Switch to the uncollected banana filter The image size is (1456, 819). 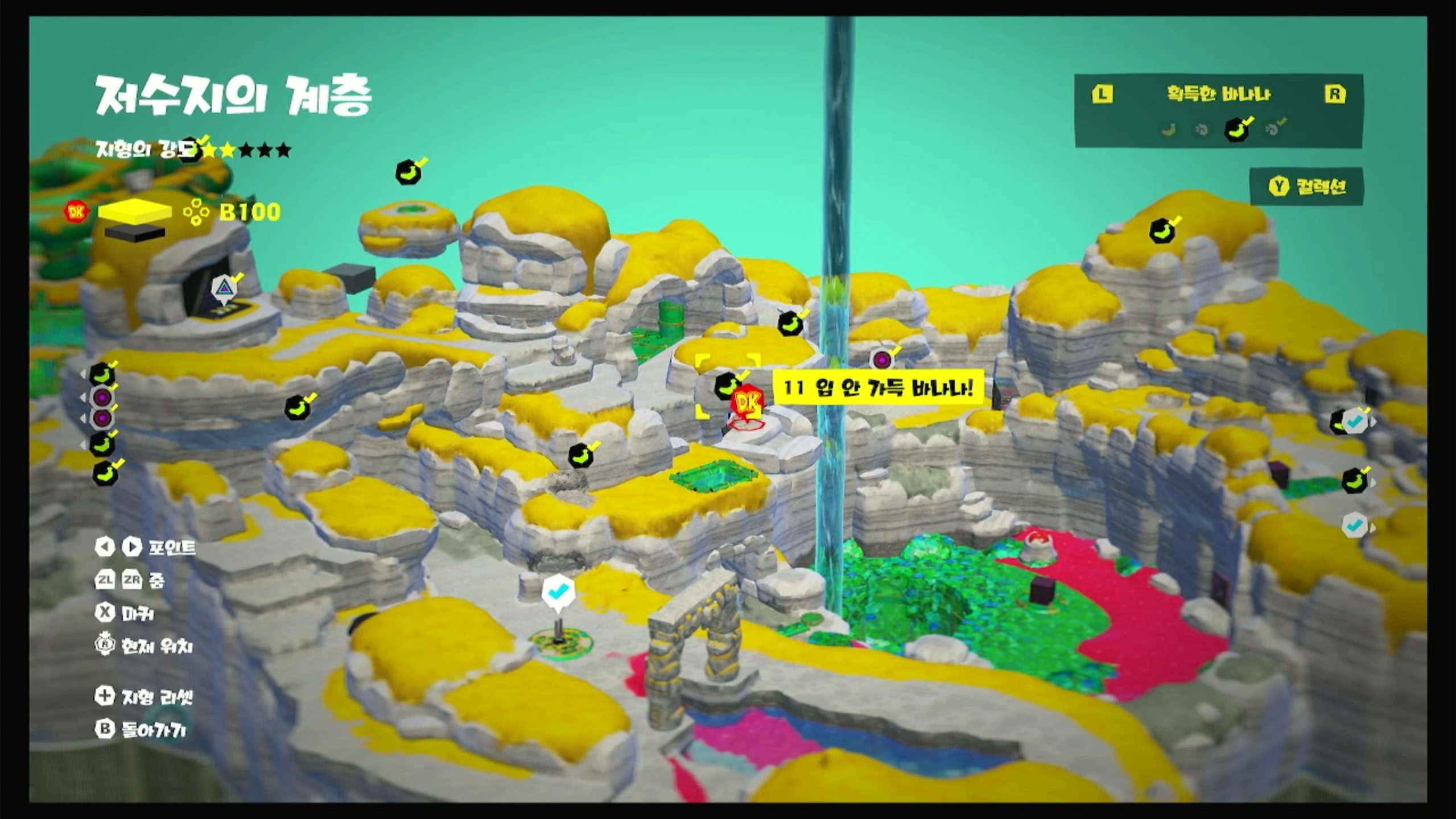tap(1169, 130)
